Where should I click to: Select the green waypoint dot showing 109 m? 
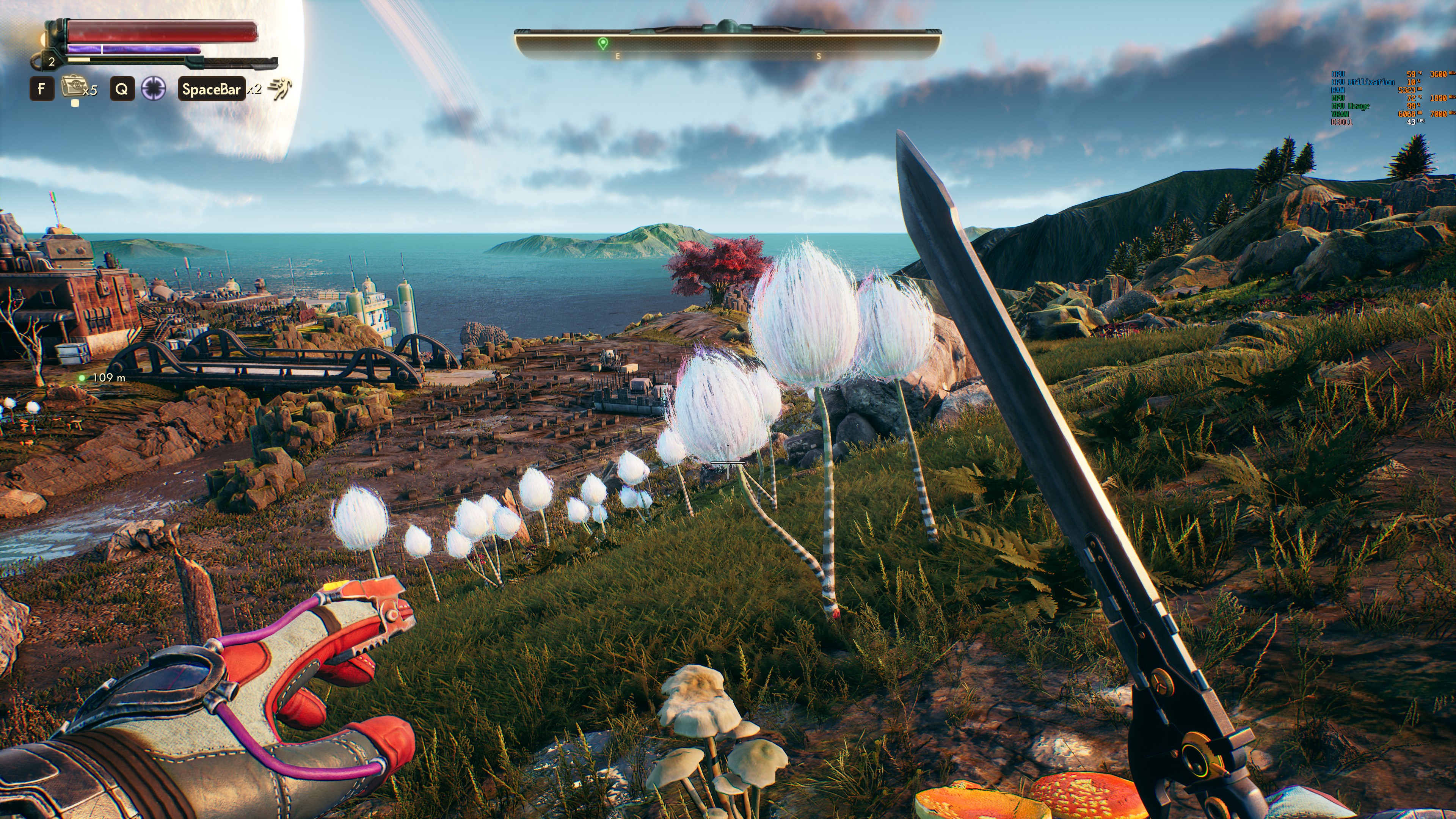[x=83, y=378]
